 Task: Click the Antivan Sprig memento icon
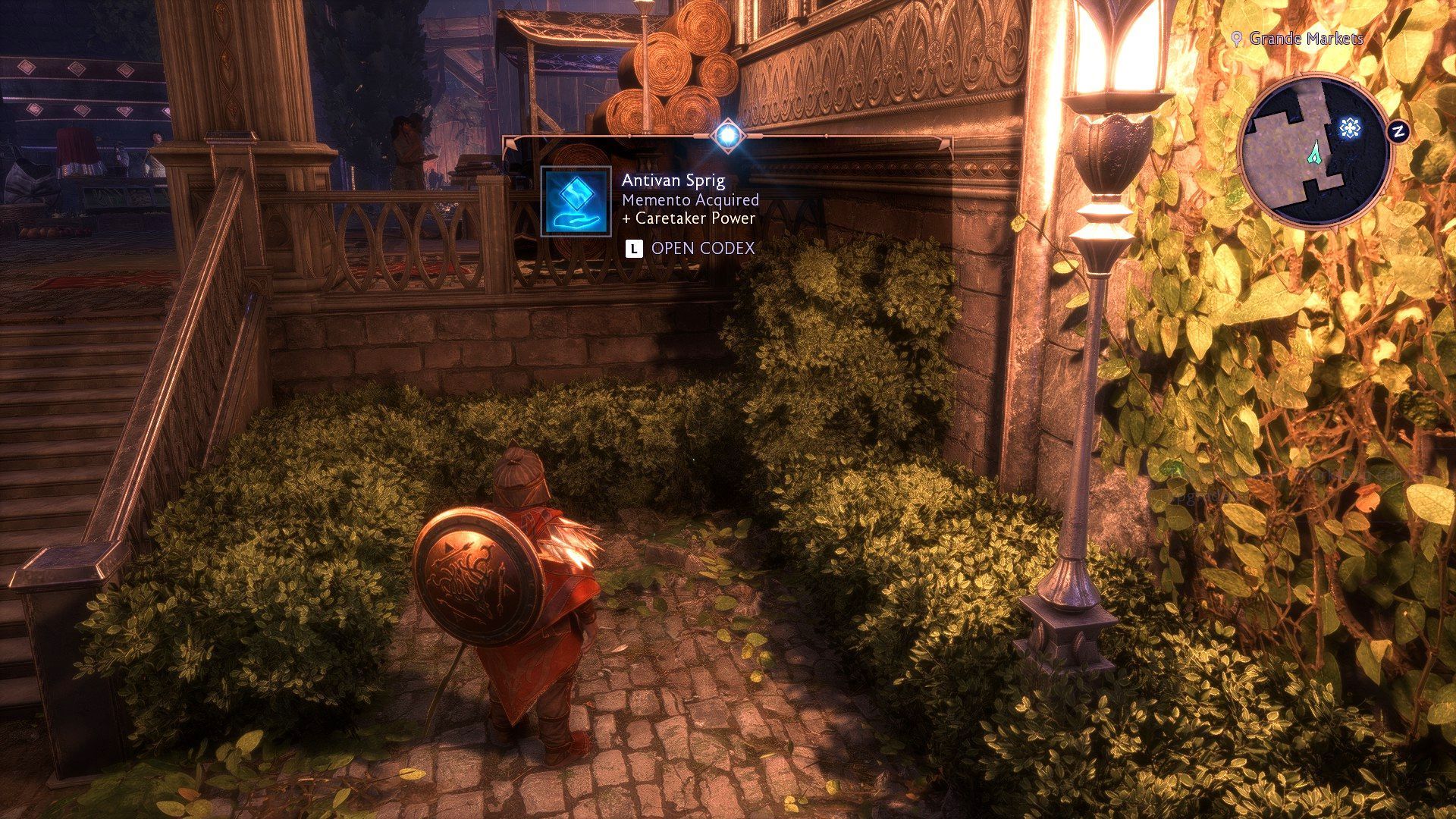[576, 202]
